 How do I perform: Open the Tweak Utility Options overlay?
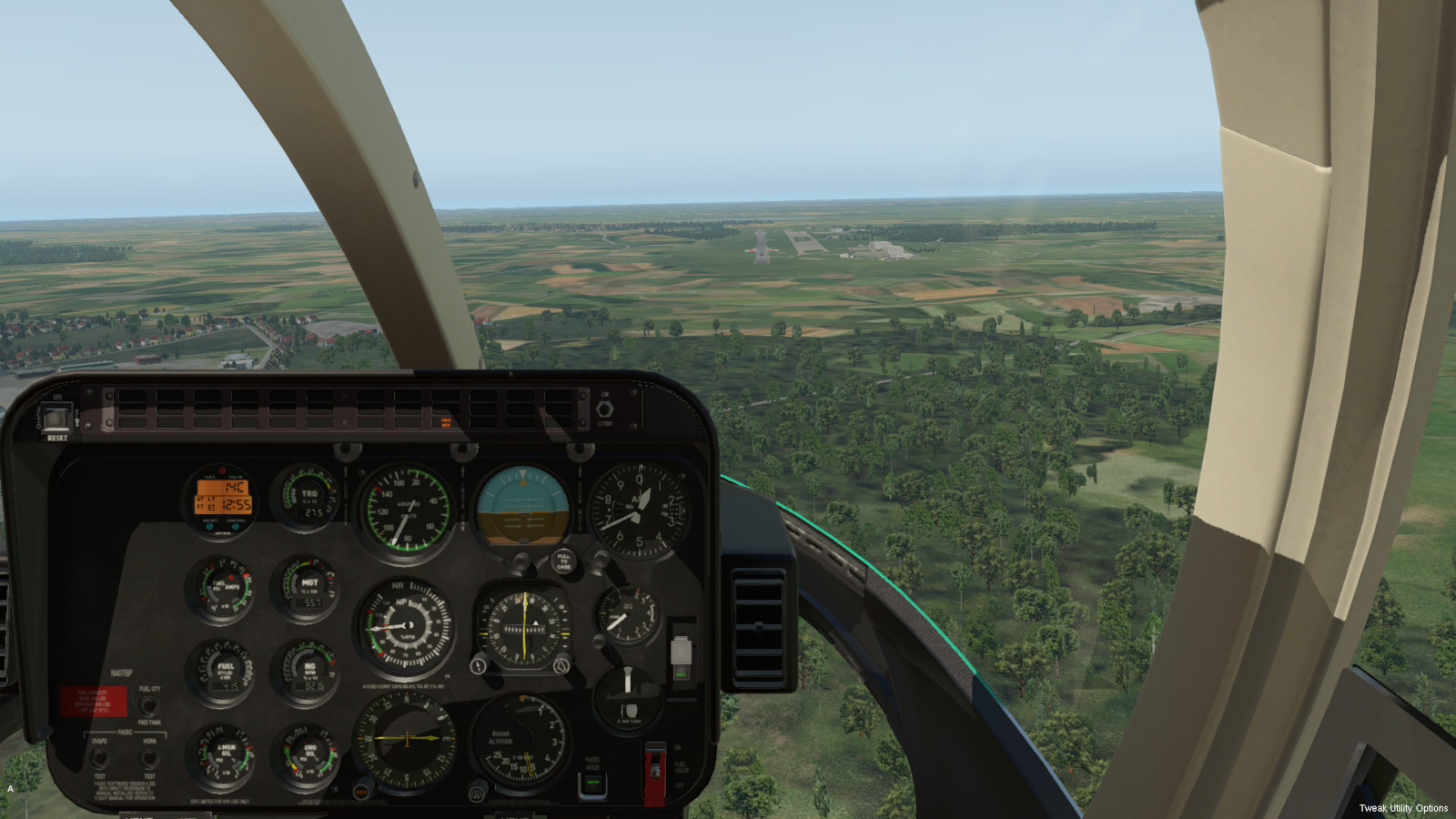tap(1402, 808)
